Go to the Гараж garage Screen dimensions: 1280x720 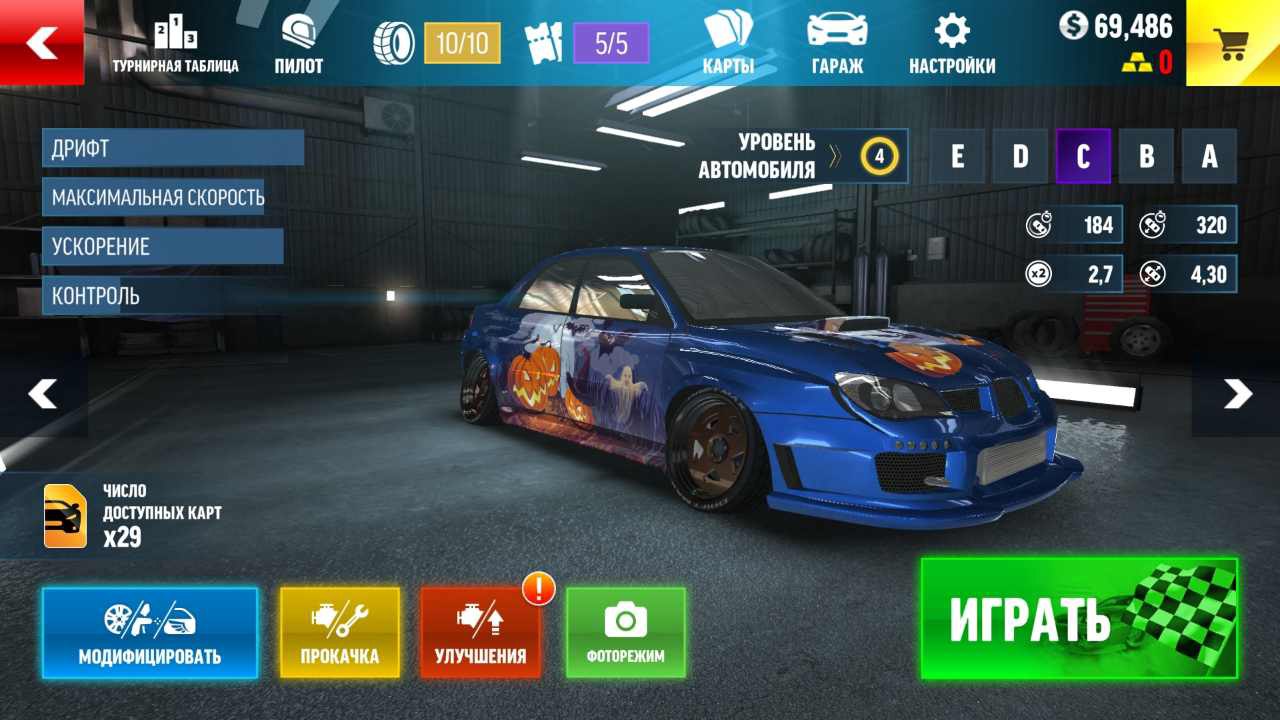tap(837, 45)
